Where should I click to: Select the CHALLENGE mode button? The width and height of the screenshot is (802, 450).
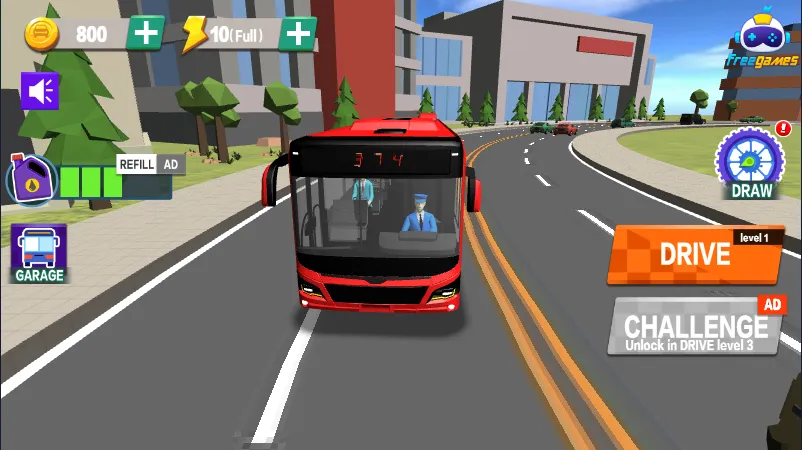pyautogui.click(x=694, y=326)
